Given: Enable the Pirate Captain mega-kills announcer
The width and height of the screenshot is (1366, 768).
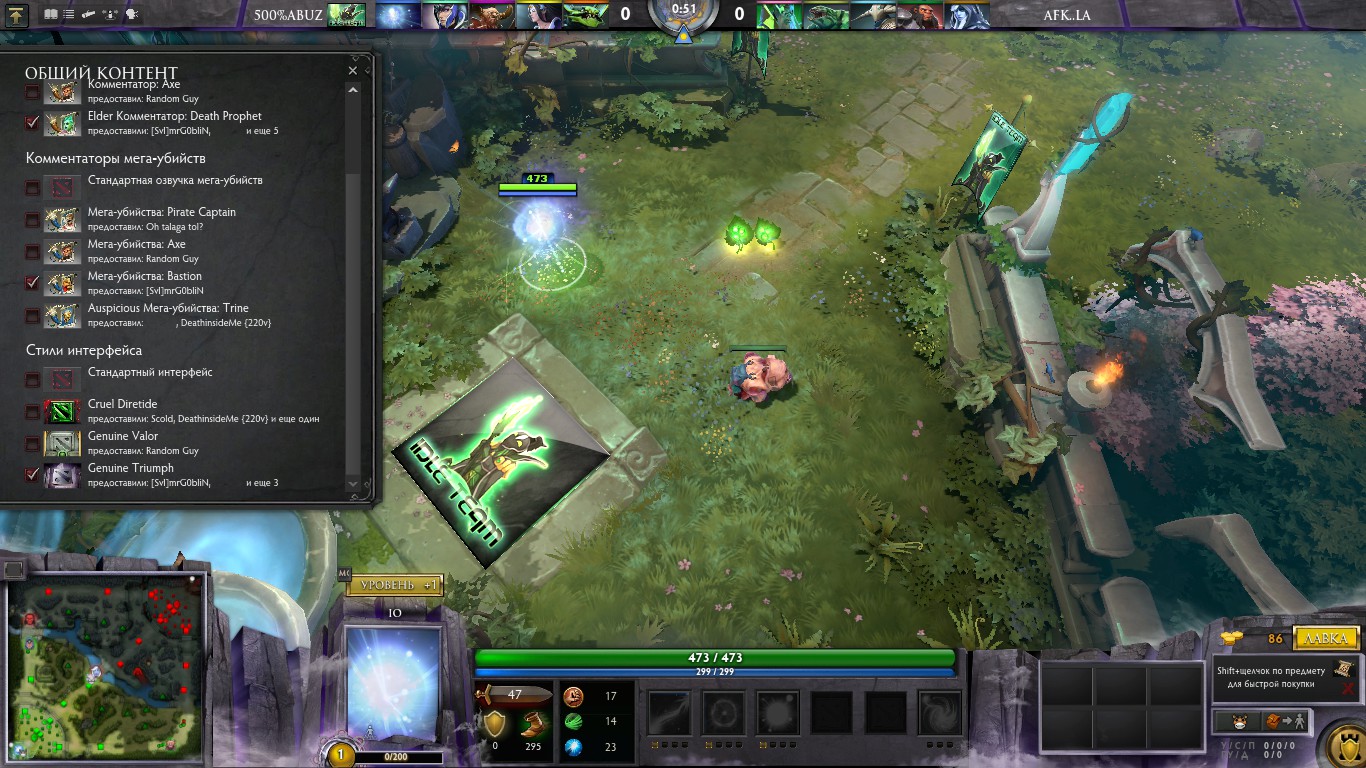Looking at the screenshot, I should 33,219.
